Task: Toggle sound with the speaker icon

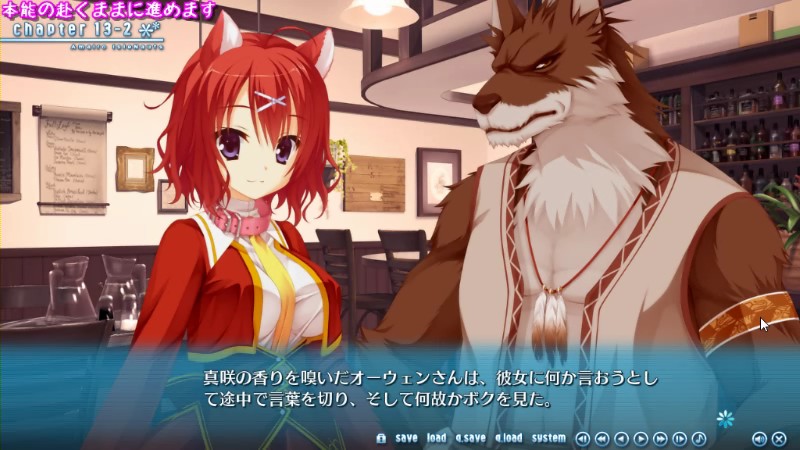Action: click(x=758, y=438)
